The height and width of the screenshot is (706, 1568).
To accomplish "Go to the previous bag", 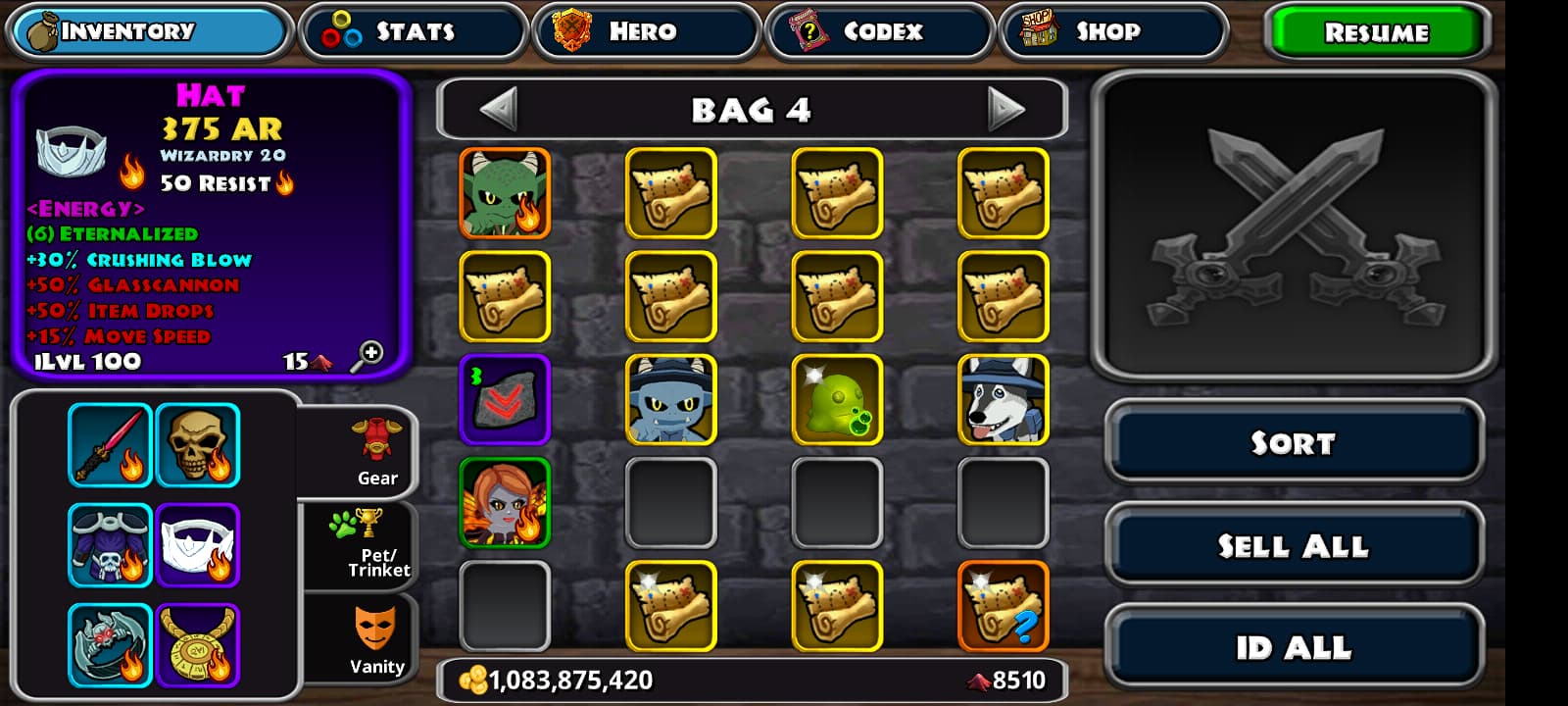I will (x=499, y=109).
